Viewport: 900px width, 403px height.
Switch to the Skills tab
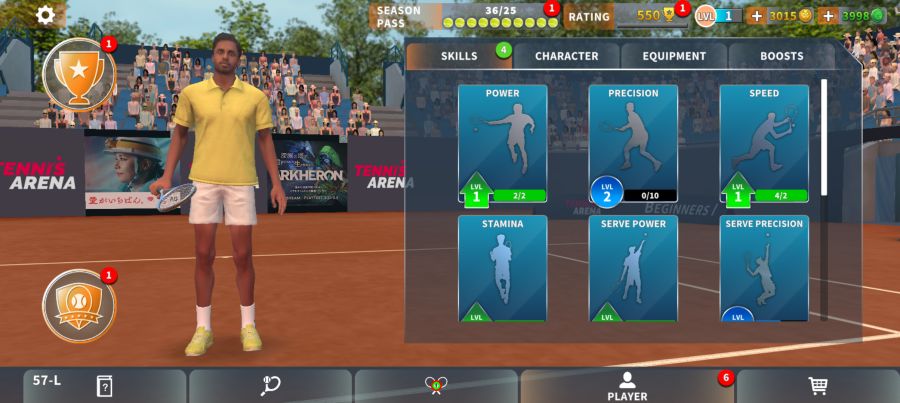tap(459, 56)
